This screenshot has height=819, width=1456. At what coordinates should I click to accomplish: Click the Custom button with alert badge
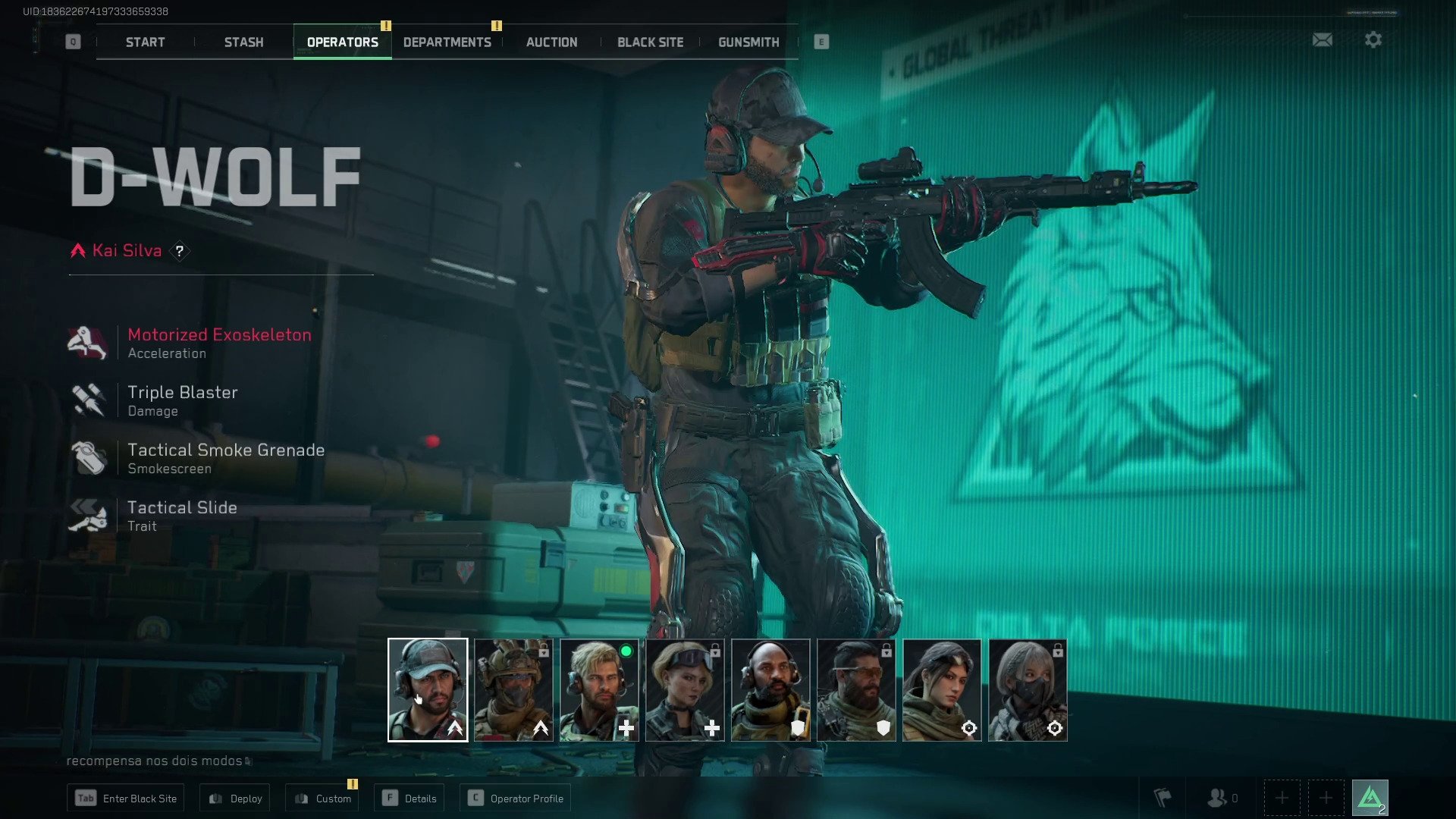[x=322, y=797]
